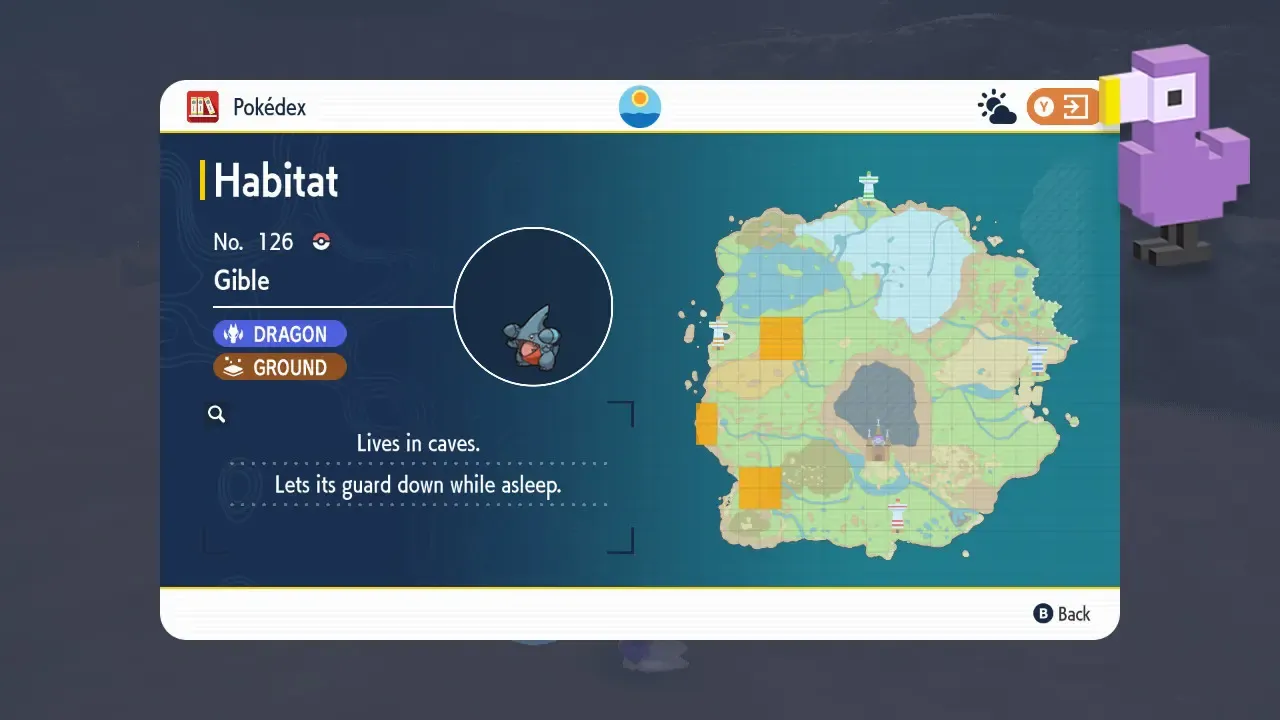Select the DRAGON type badge
The height and width of the screenshot is (720, 1280).
click(280, 333)
